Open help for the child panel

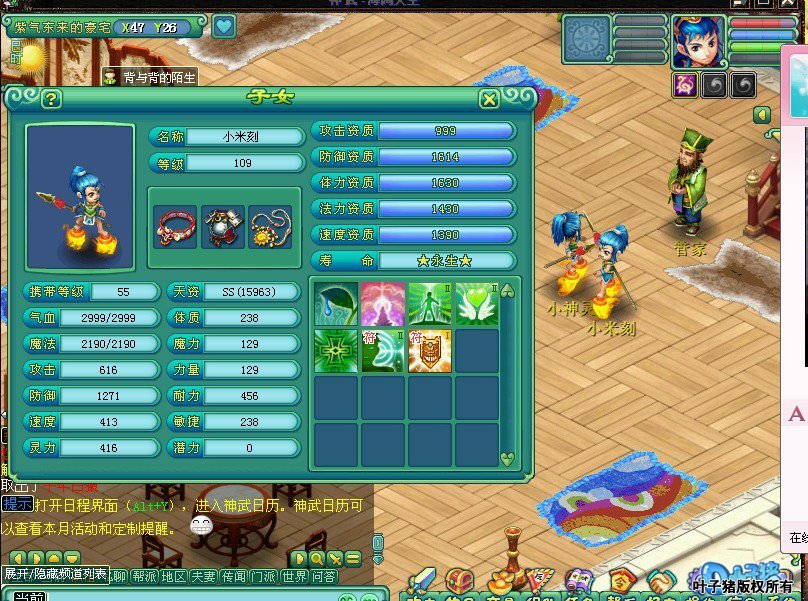click(x=51, y=99)
